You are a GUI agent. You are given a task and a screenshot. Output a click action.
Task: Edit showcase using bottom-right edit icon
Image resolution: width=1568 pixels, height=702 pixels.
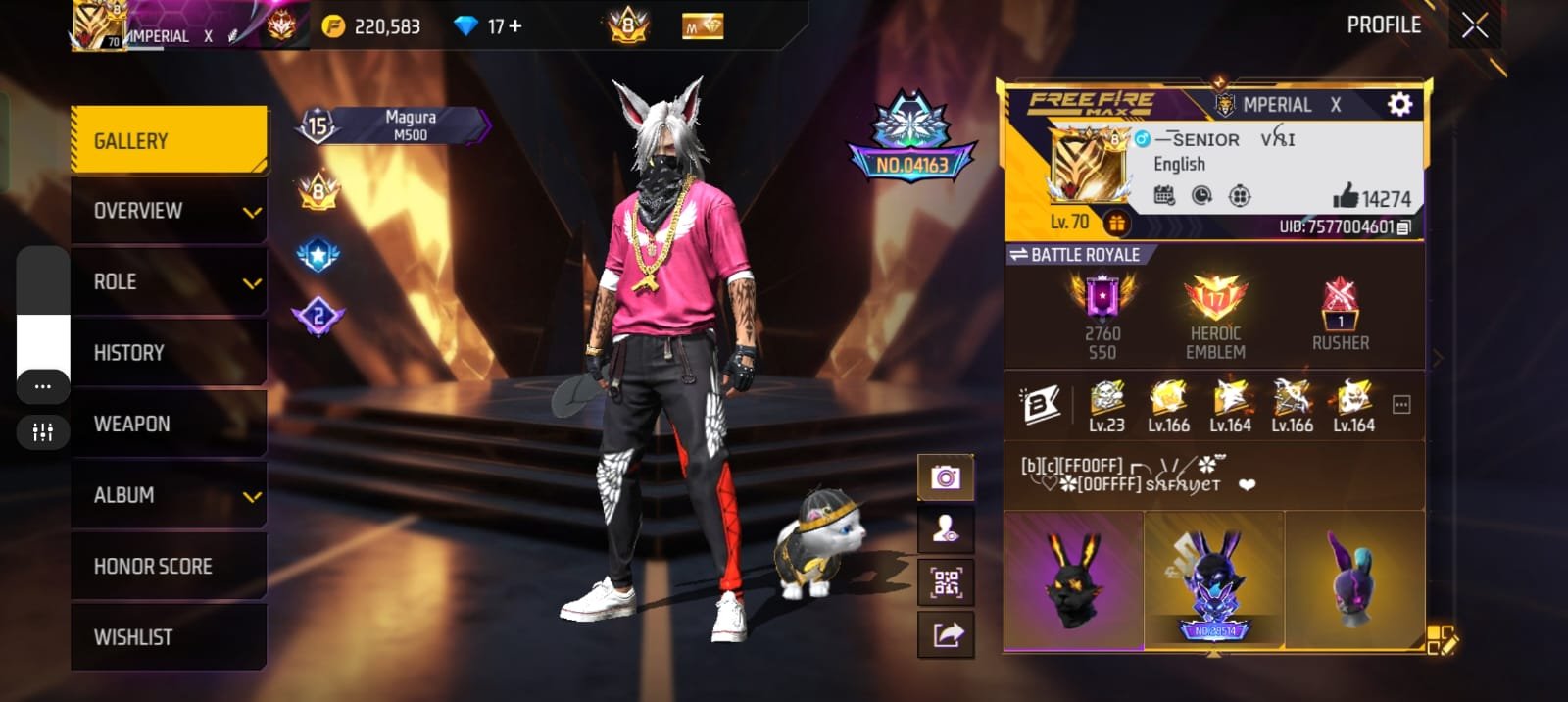tap(1442, 639)
